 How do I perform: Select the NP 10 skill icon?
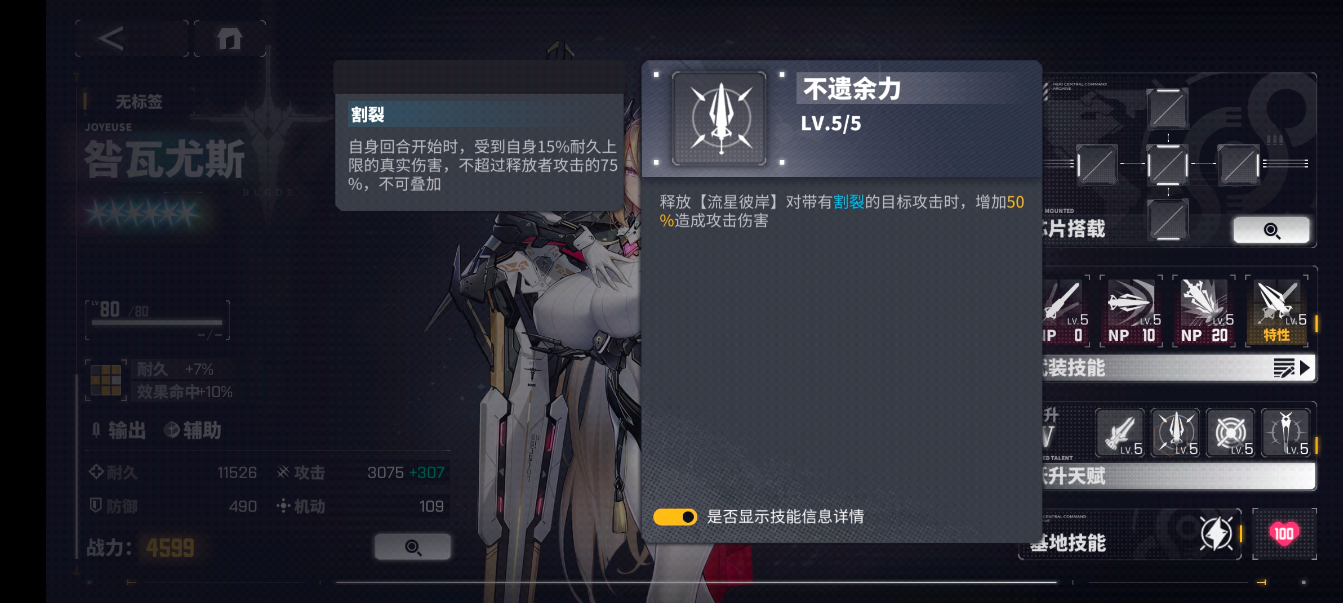coord(1131,311)
